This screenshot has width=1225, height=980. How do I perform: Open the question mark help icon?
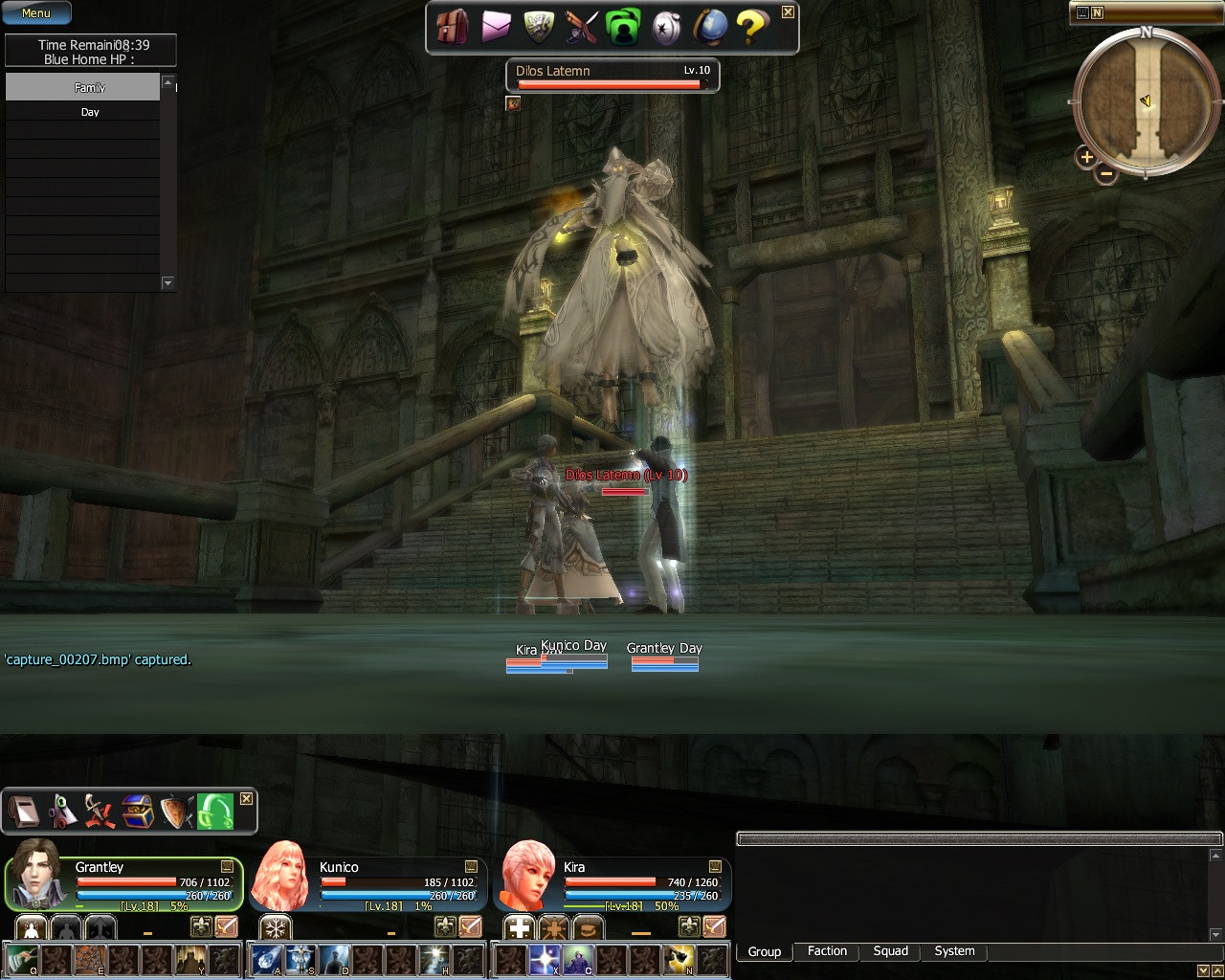coord(751,27)
